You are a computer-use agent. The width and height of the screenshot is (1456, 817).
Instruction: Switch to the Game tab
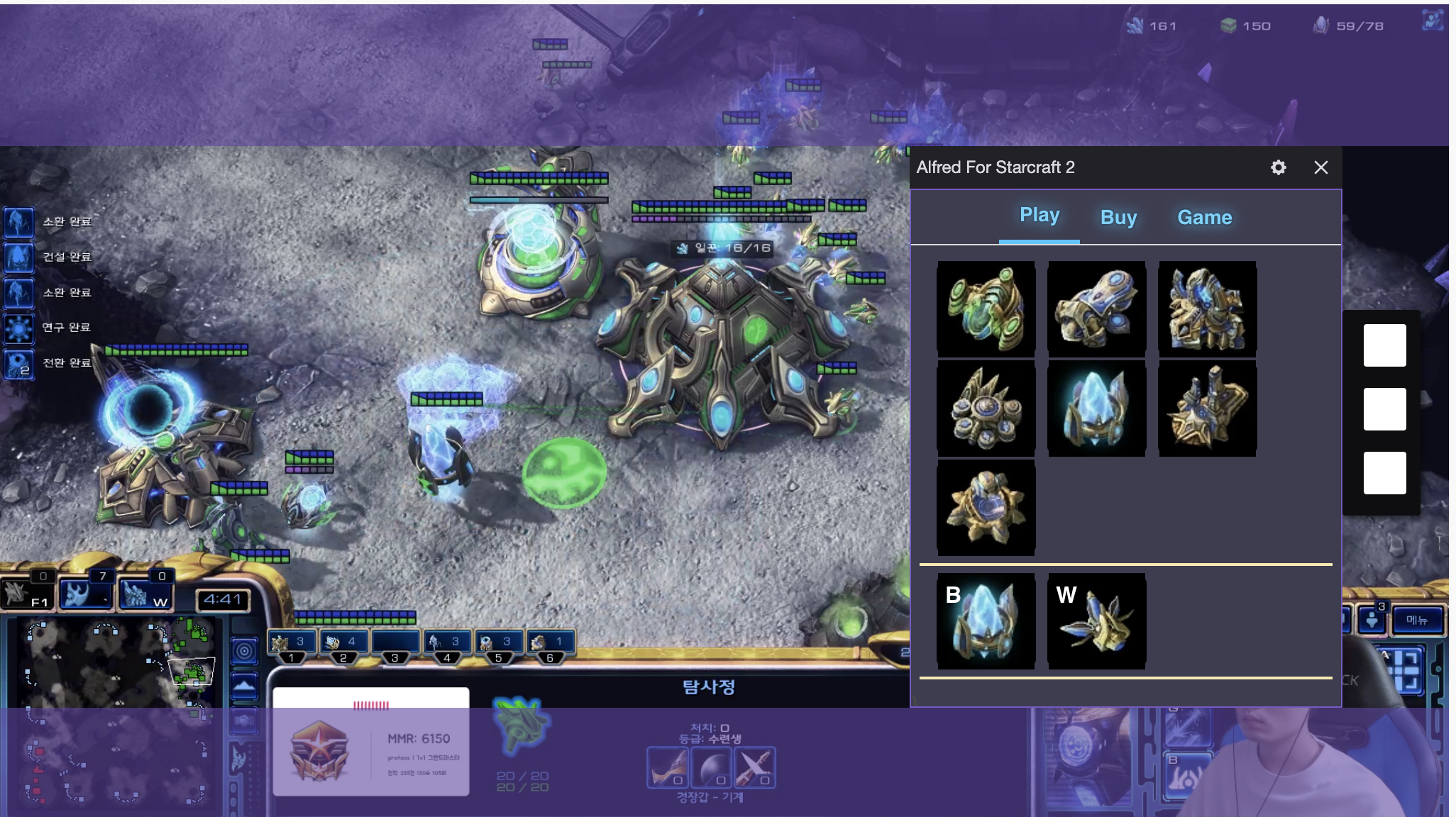point(1204,218)
